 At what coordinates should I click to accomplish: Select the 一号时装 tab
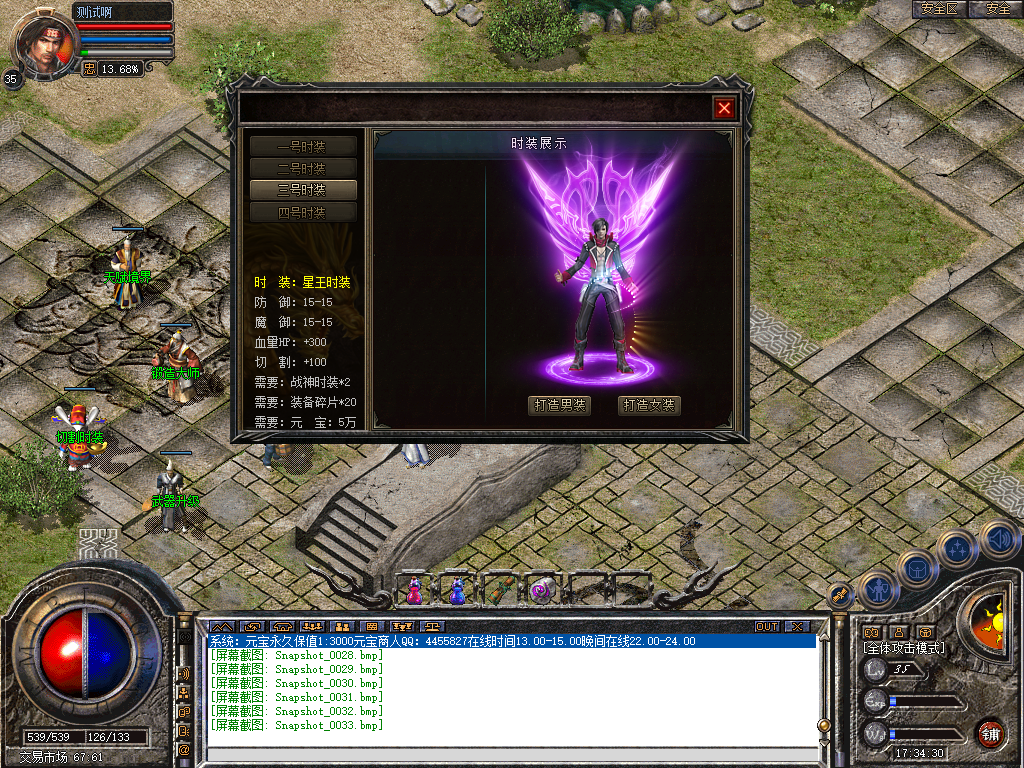pyautogui.click(x=302, y=146)
